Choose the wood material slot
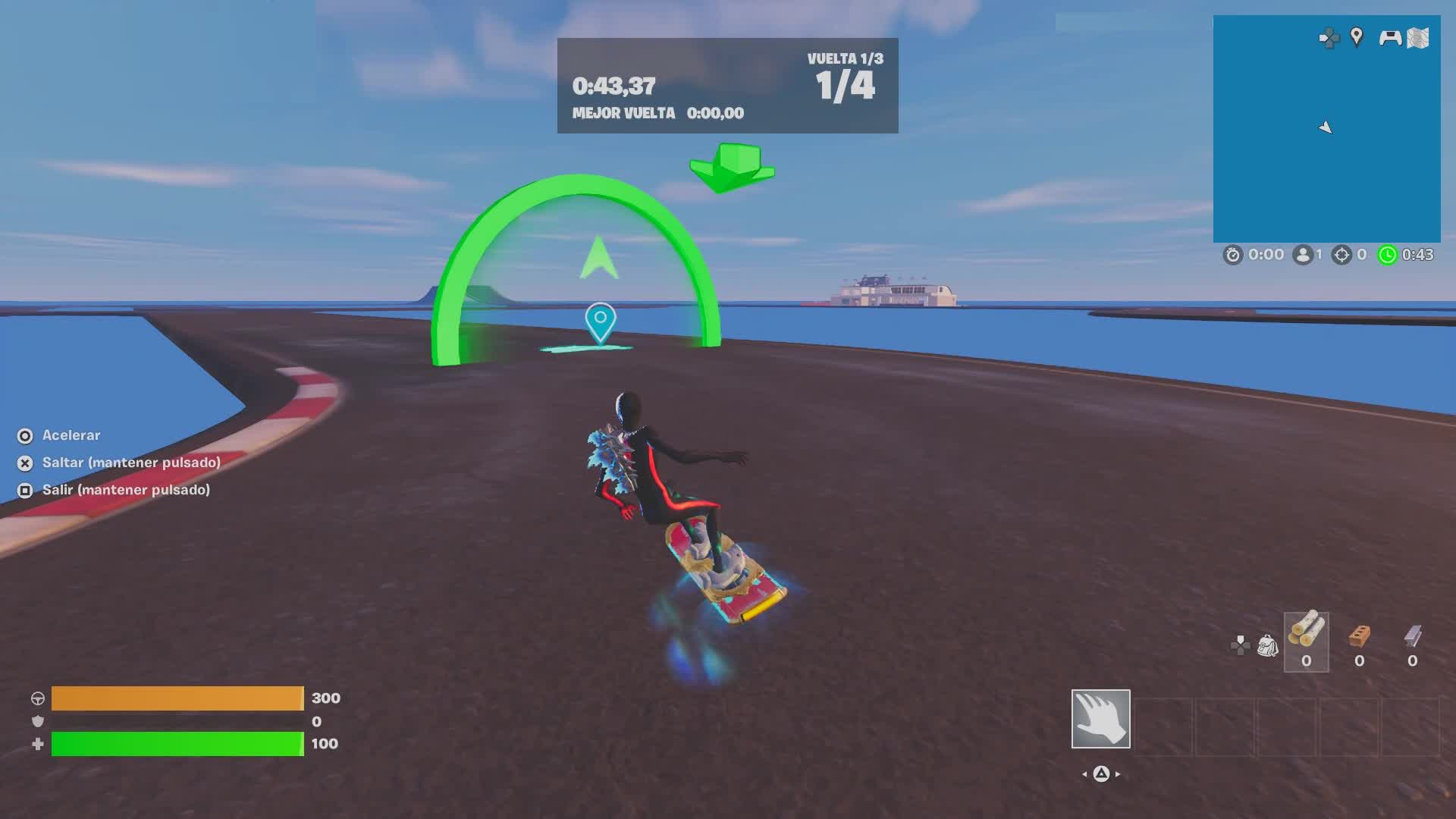This screenshot has height=819, width=1456. click(x=1306, y=642)
